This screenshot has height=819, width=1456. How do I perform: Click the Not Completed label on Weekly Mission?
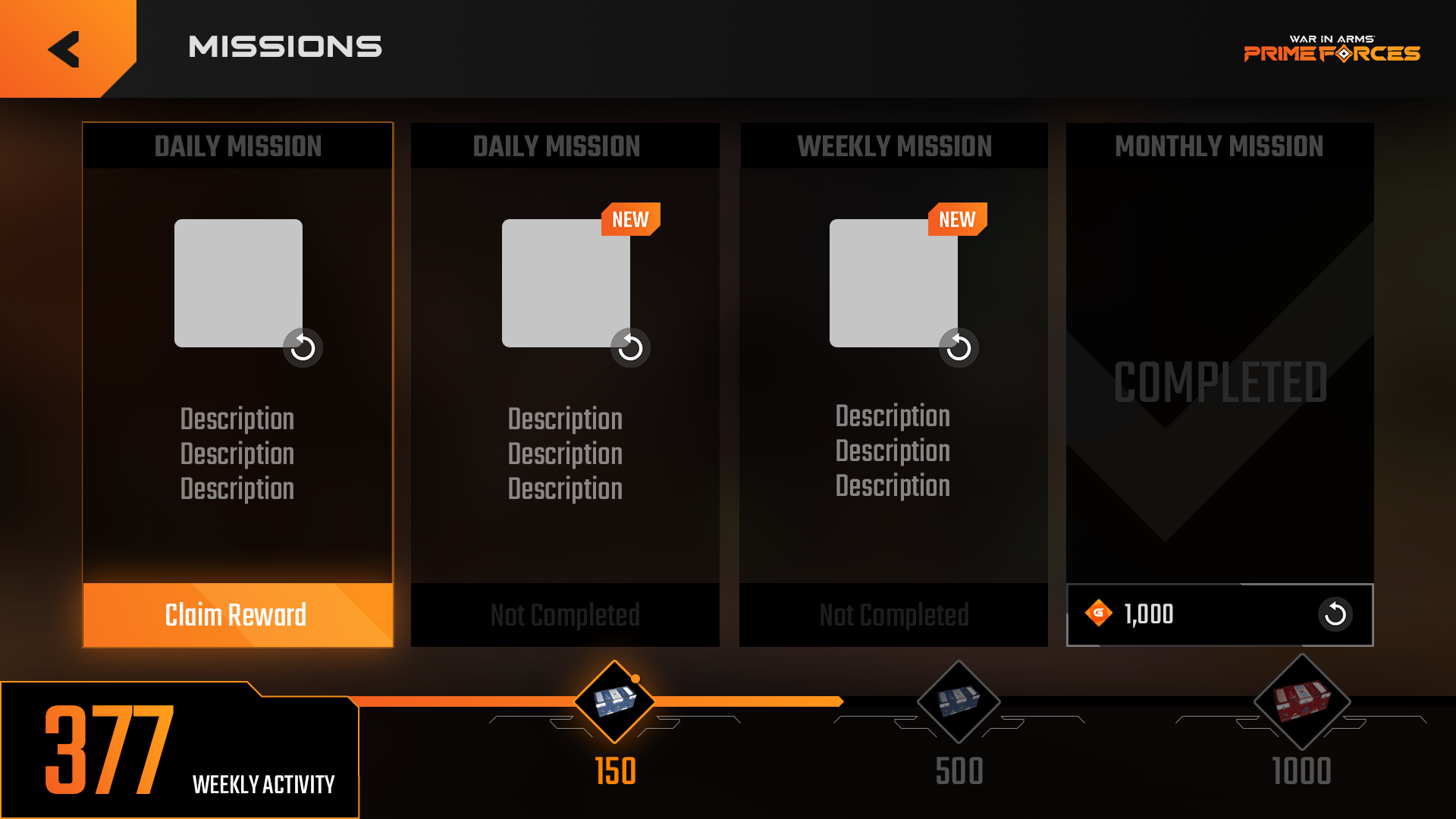point(893,615)
